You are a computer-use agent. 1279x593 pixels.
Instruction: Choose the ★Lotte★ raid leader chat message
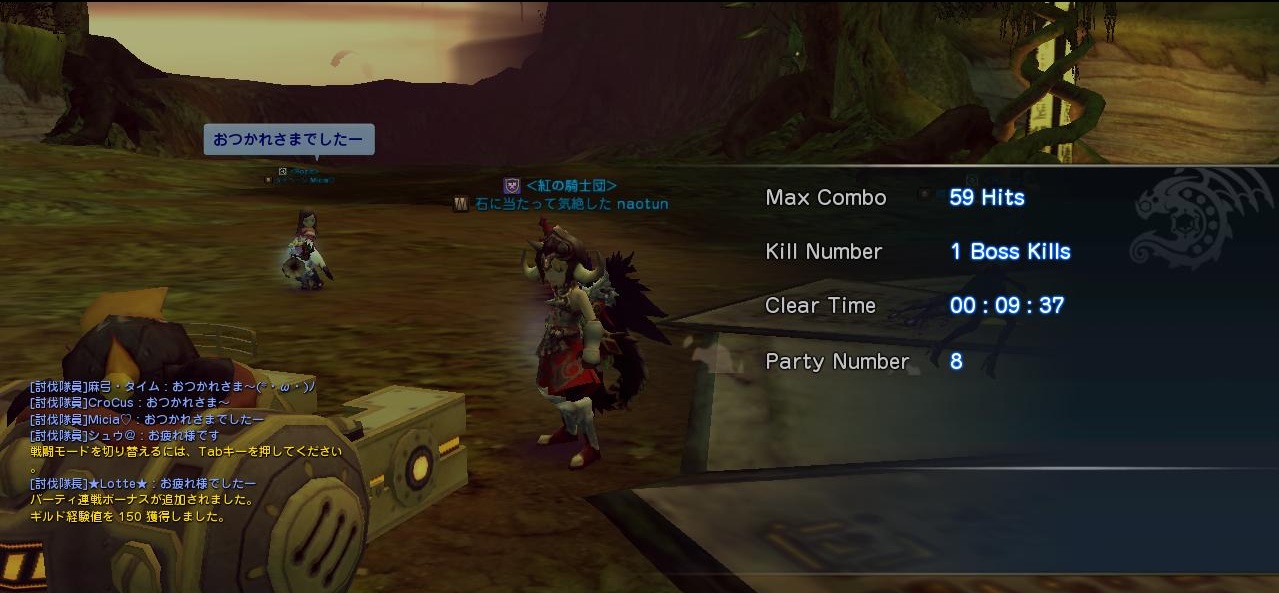click(143, 483)
